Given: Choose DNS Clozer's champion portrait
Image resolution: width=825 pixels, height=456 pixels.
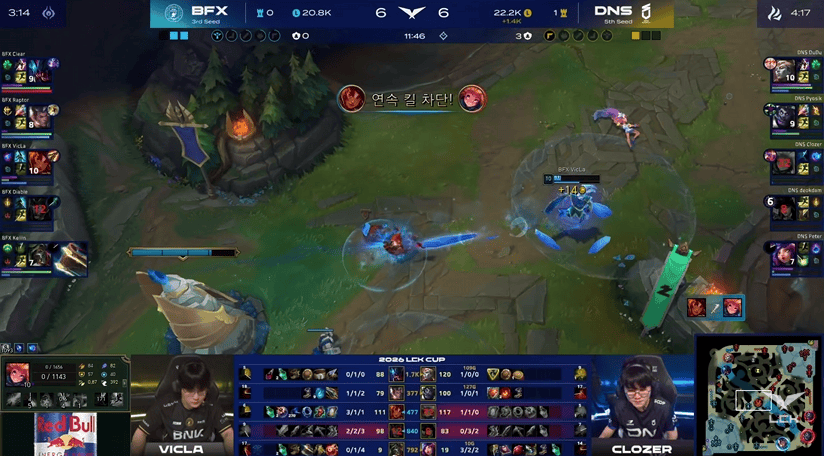Looking at the screenshot, I should pos(783,162).
